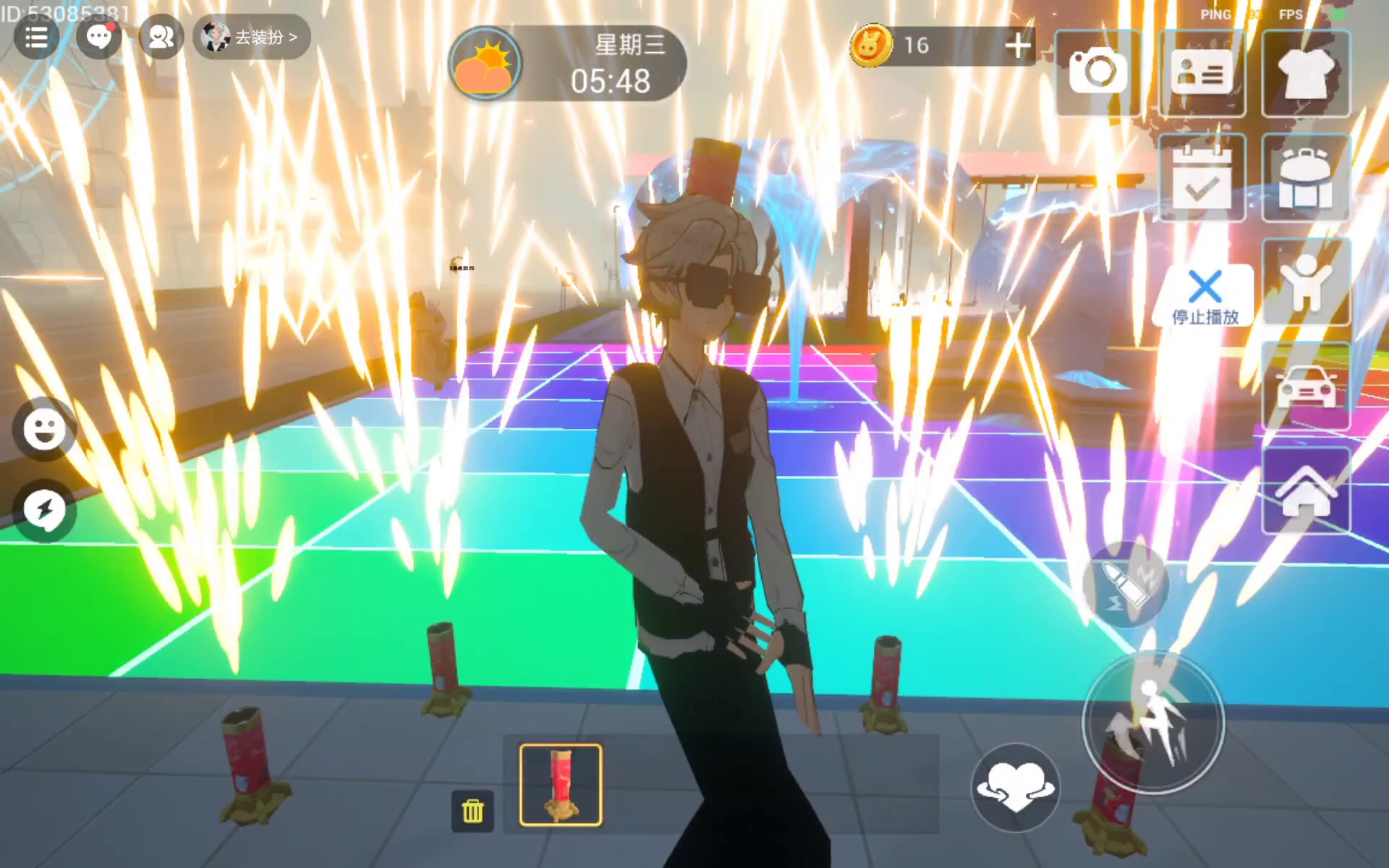Open the calendar check-in tasks
The height and width of the screenshot is (868, 1389).
coord(1202,178)
